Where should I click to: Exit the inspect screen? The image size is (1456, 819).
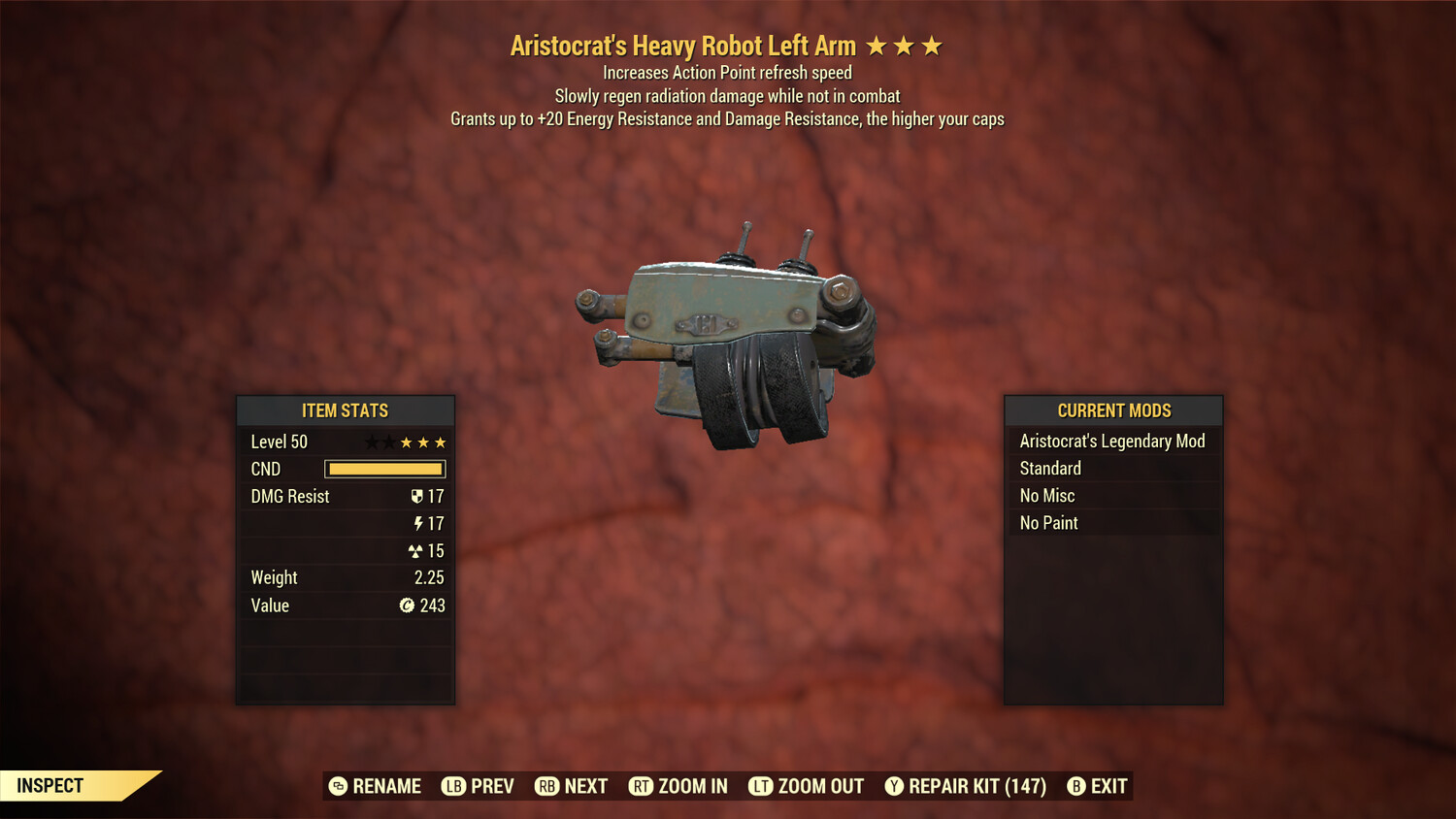tap(1098, 786)
